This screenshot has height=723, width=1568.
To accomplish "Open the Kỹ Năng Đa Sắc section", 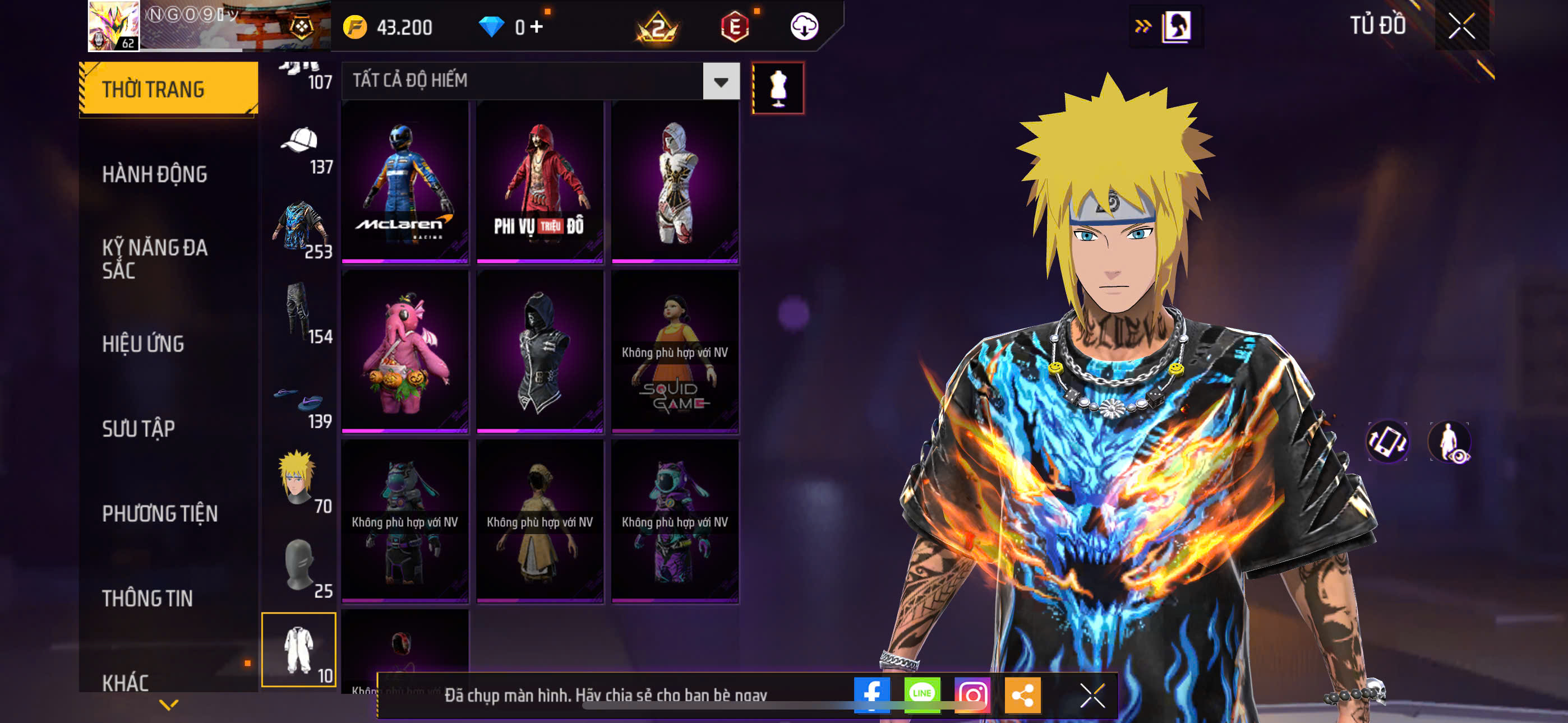I will [x=155, y=258].
